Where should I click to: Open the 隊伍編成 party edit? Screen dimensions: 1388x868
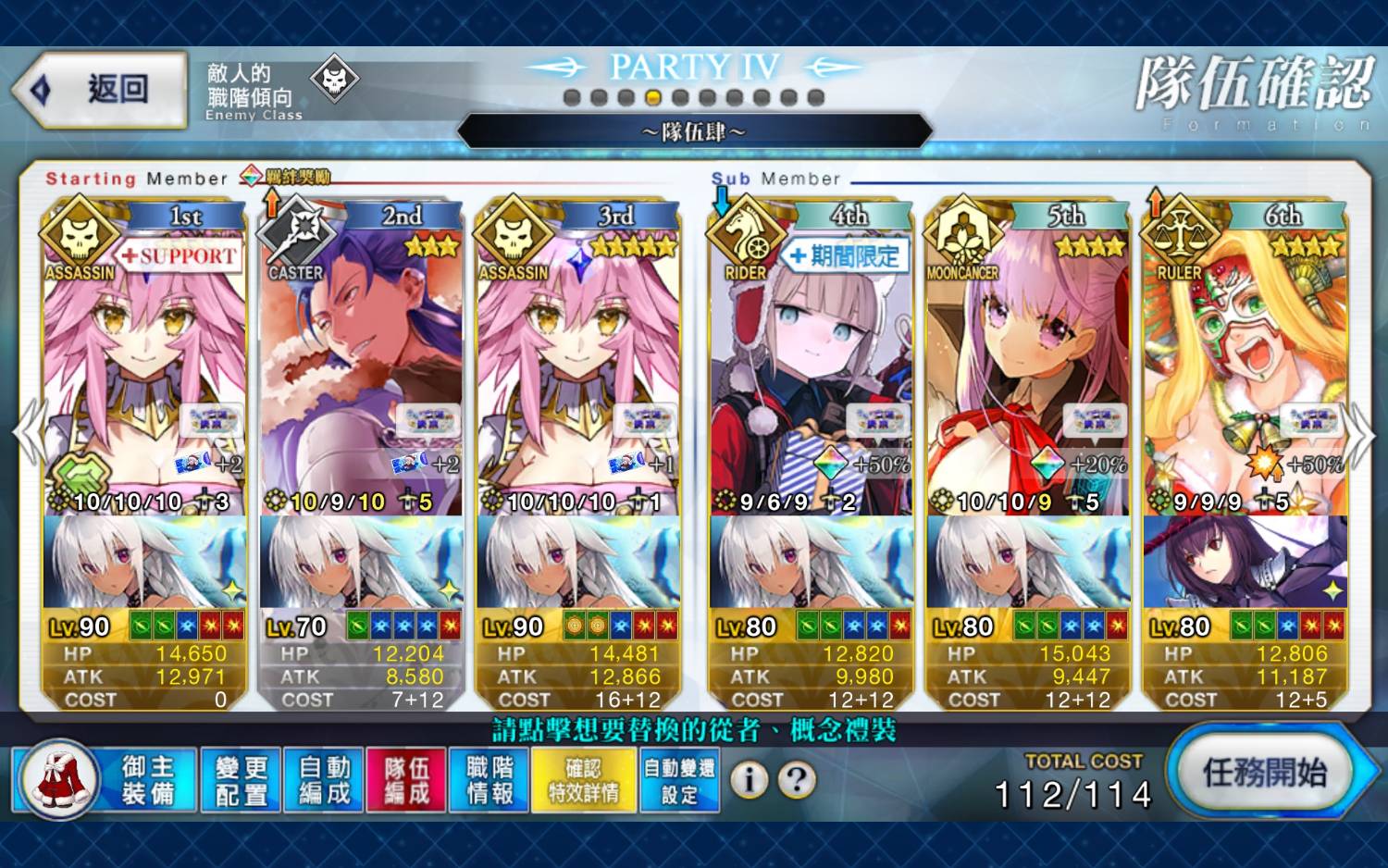pos(406,780)
